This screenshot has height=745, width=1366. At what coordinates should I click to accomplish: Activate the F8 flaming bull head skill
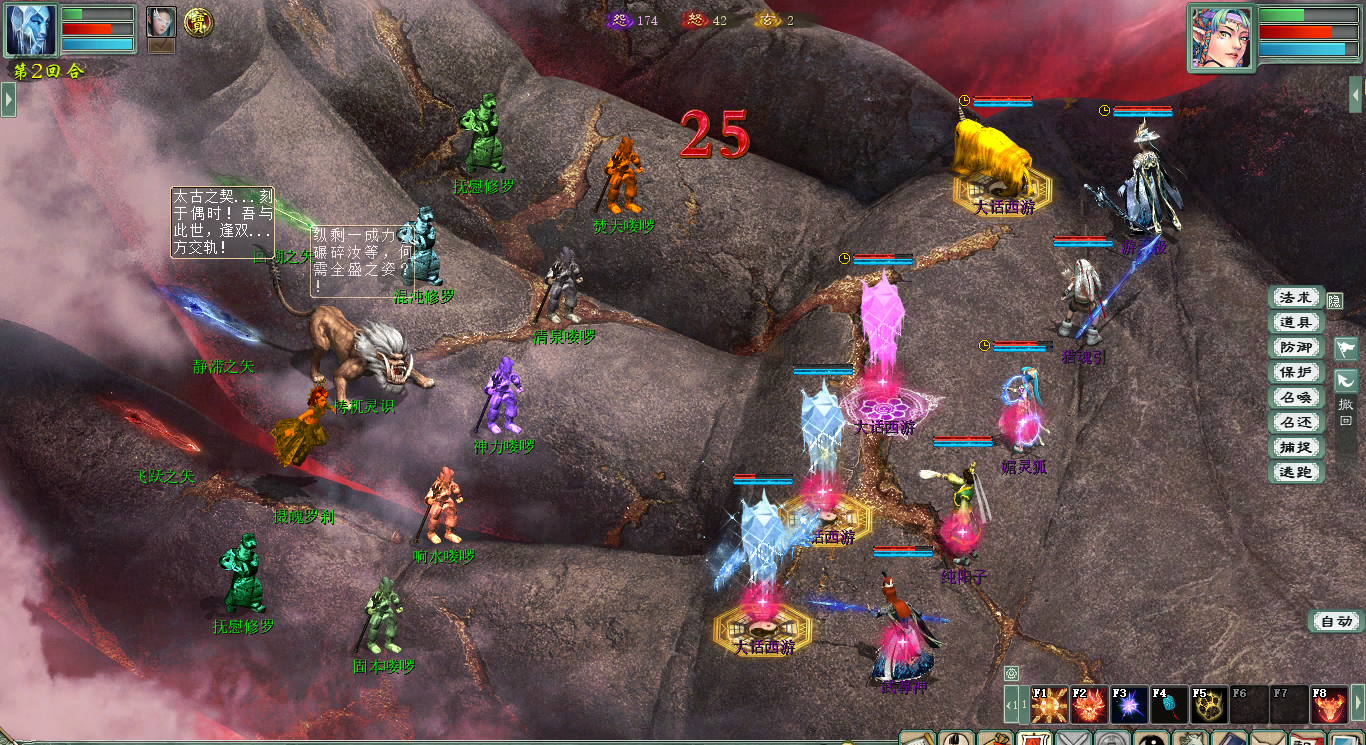click(x=1329, y=706)
